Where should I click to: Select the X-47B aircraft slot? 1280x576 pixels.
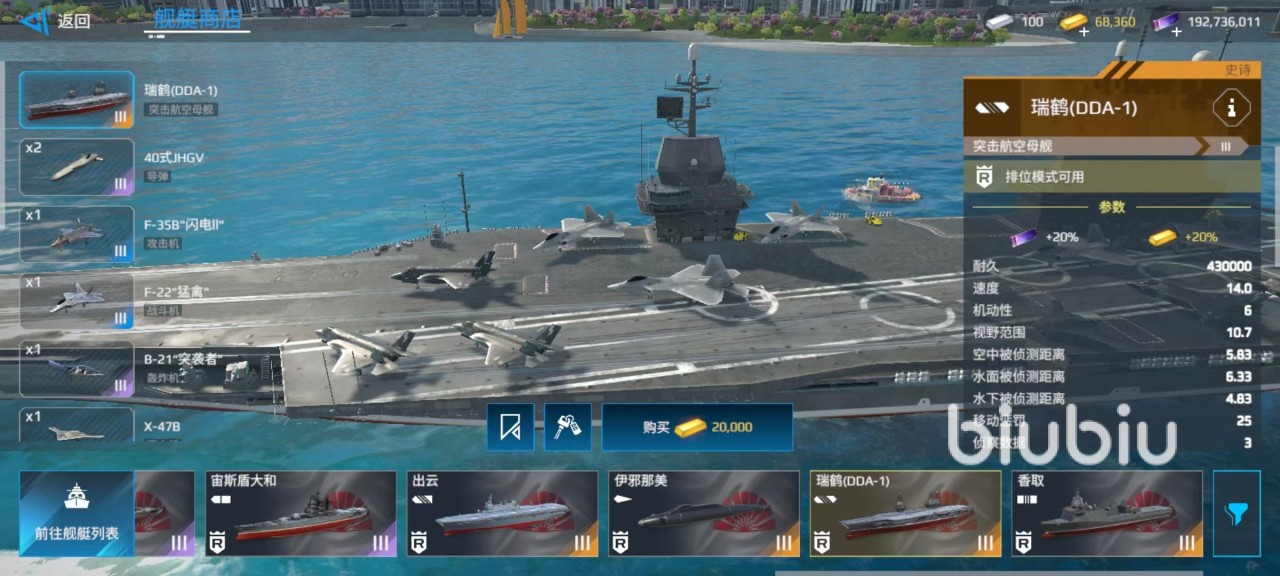point(77,426)
